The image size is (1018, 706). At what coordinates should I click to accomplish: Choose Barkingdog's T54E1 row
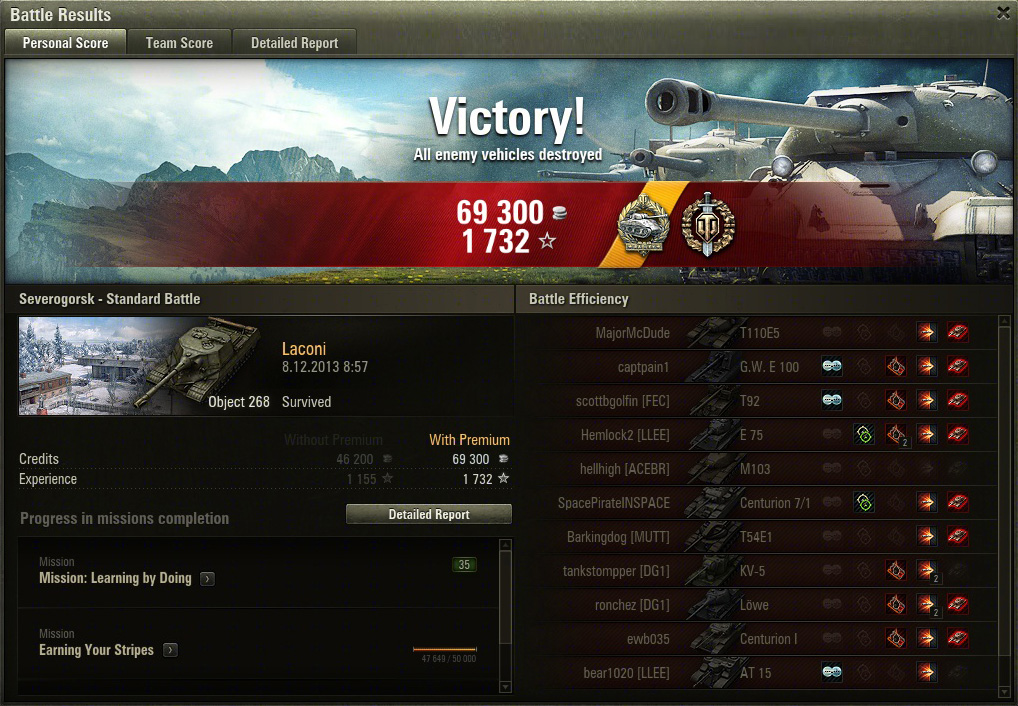760,537
